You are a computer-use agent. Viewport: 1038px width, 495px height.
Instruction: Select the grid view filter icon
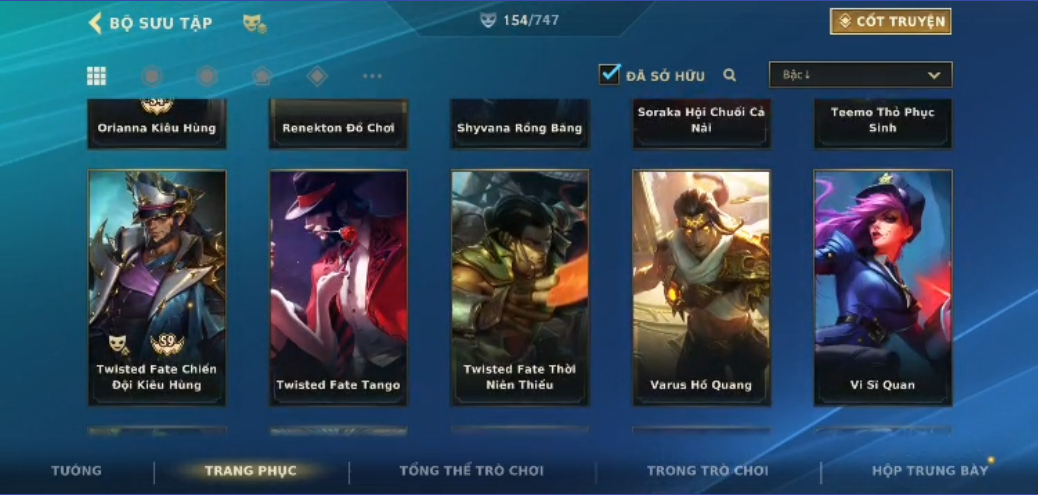point(97,76)
